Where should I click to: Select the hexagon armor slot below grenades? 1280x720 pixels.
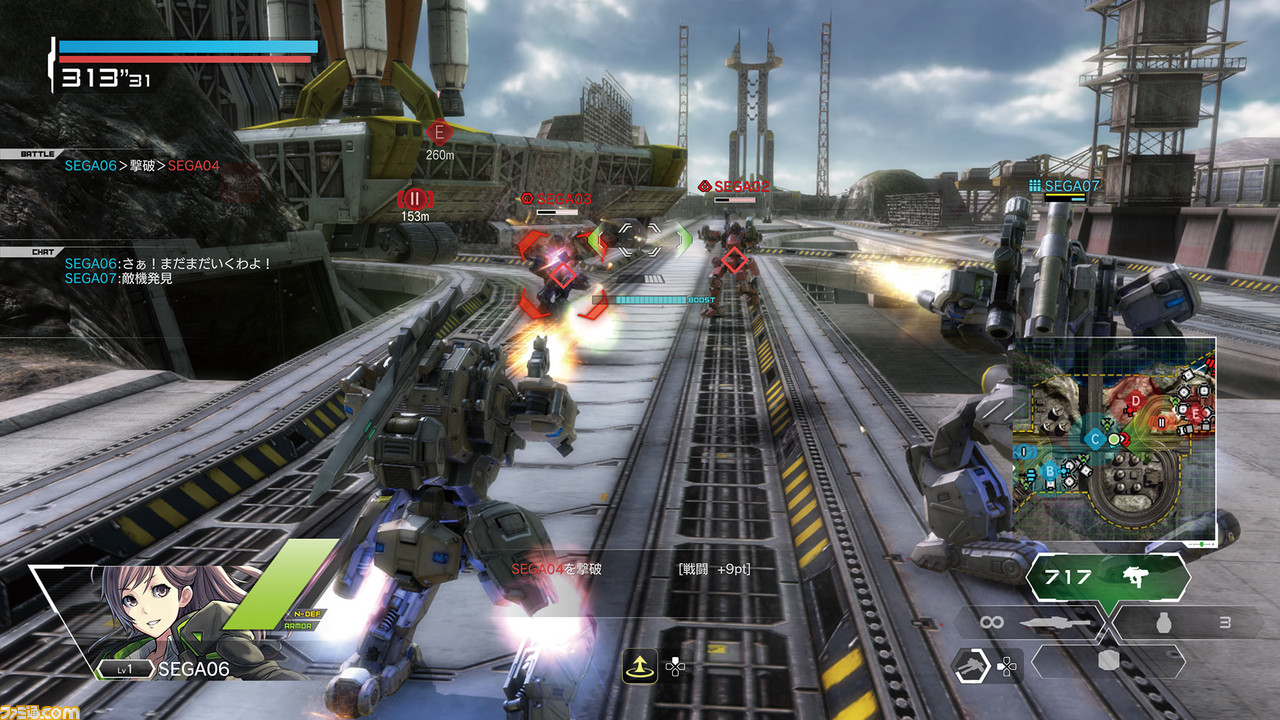1107,661
